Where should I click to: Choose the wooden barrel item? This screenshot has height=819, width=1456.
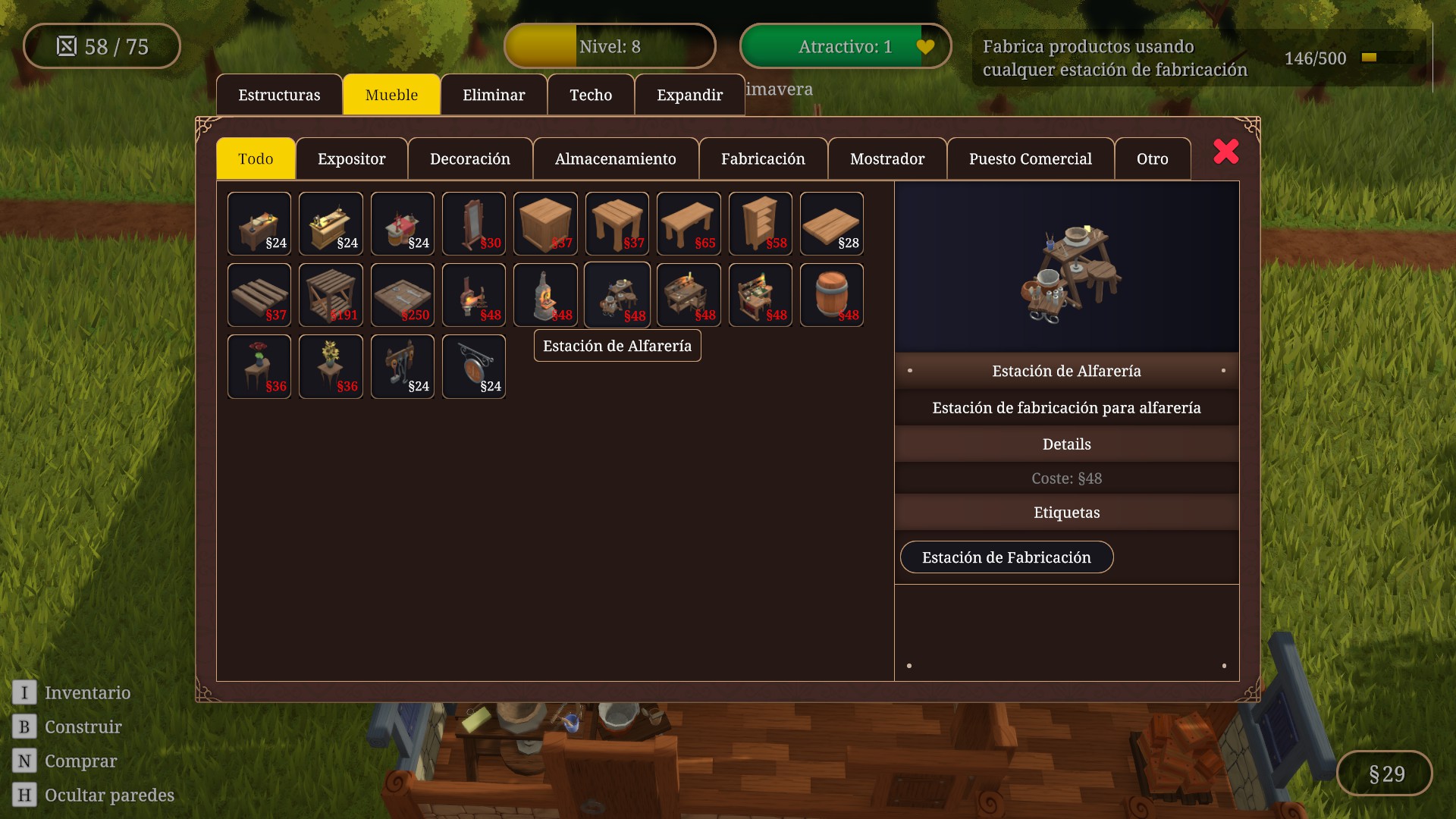tap(832, 295)
